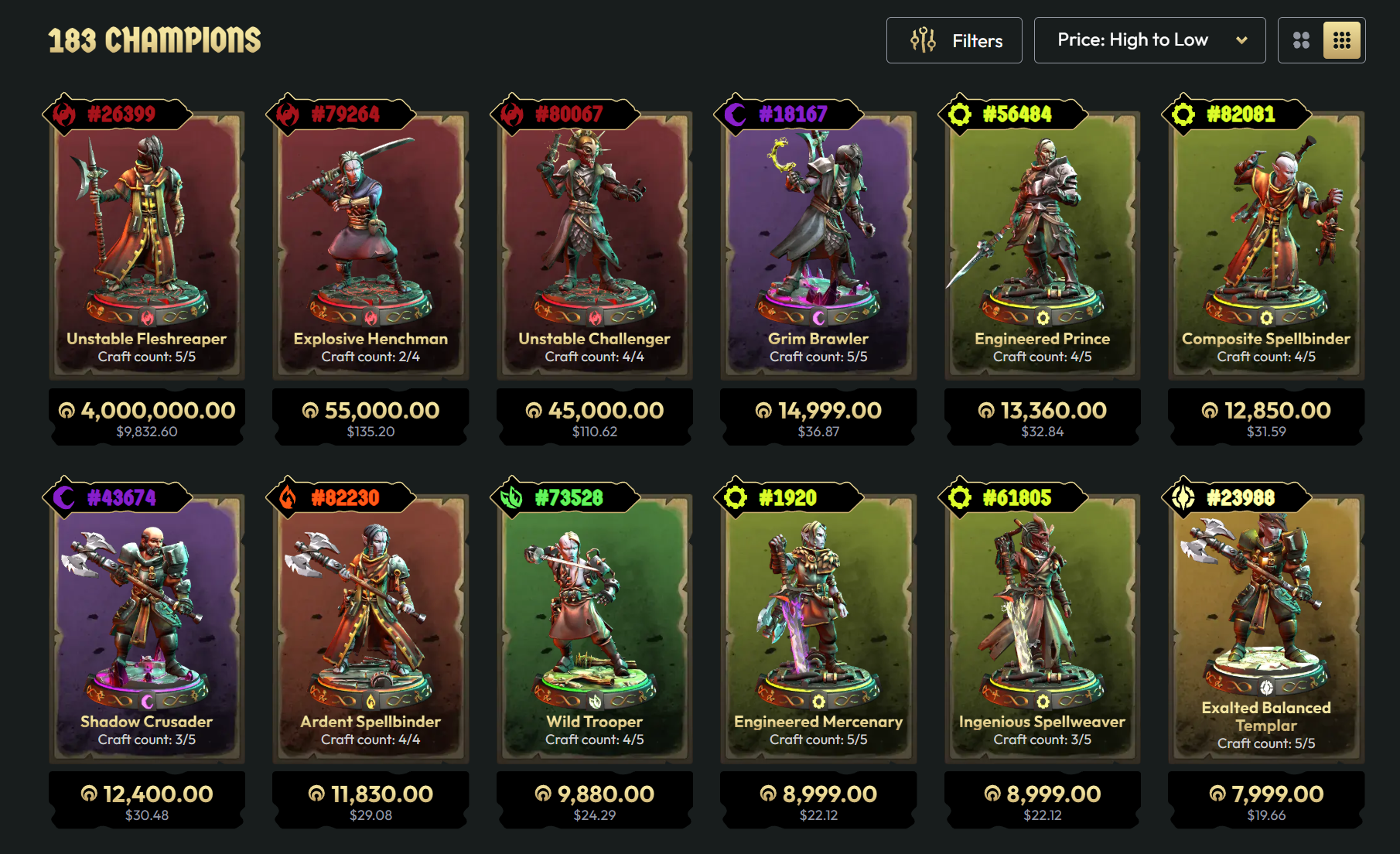This screenshot has width=1400, height=854.
Task: Switch to the large four-tile grid view
Action: click(x=1301, y=40)
